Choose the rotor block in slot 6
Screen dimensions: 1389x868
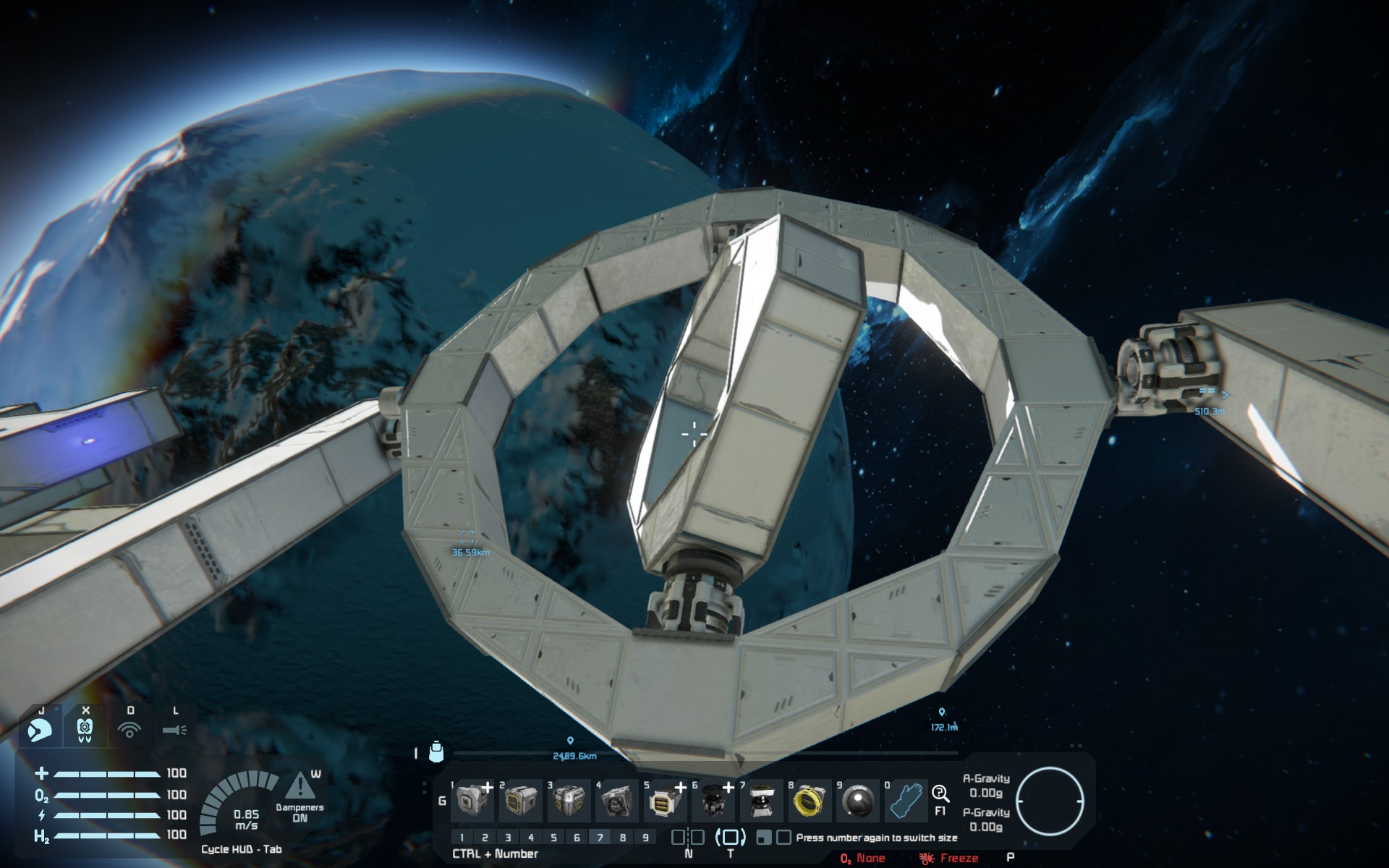(x=713, y=801)
